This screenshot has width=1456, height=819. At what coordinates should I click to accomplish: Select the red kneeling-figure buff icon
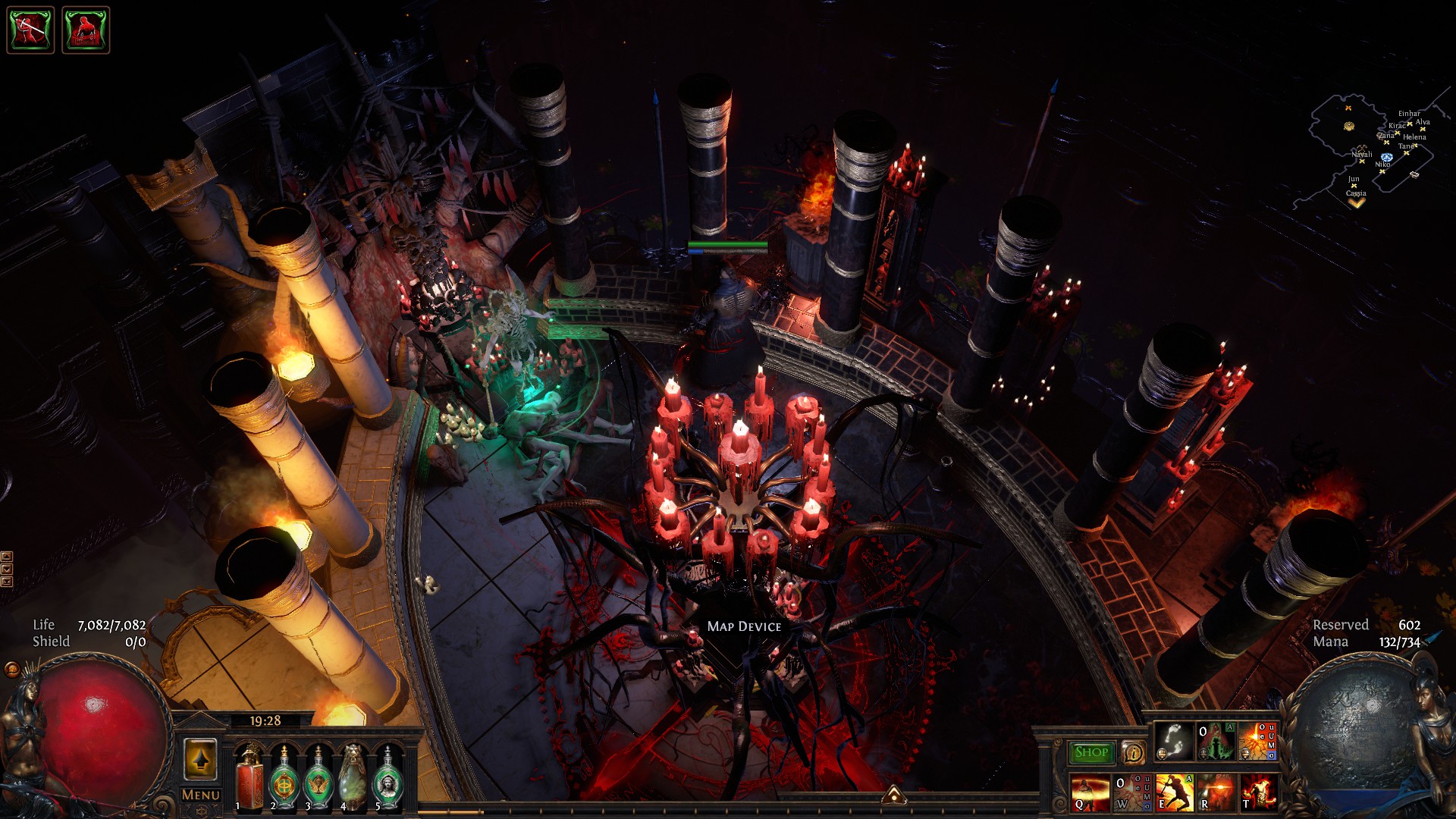click(86, 30)
